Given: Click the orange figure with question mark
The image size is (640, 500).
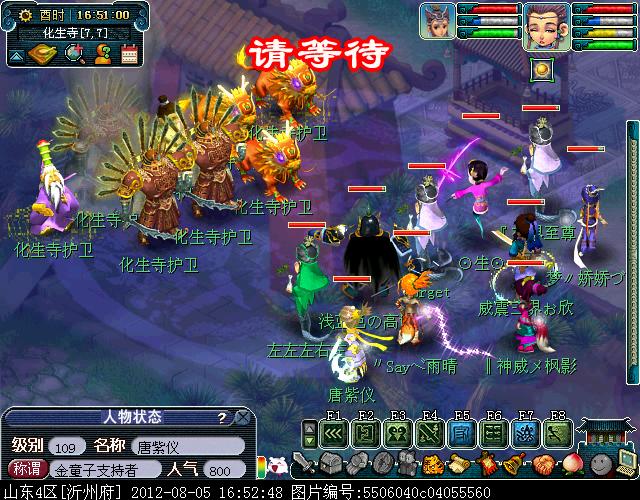Looking at the screenshot, I should 102,56.
